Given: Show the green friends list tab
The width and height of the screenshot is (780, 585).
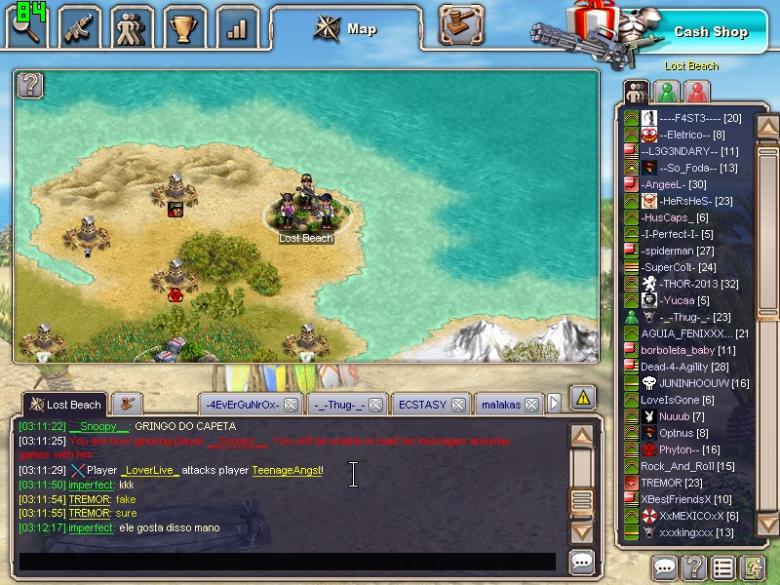Looking at the screenshot, I should click(x=666, y=92).
